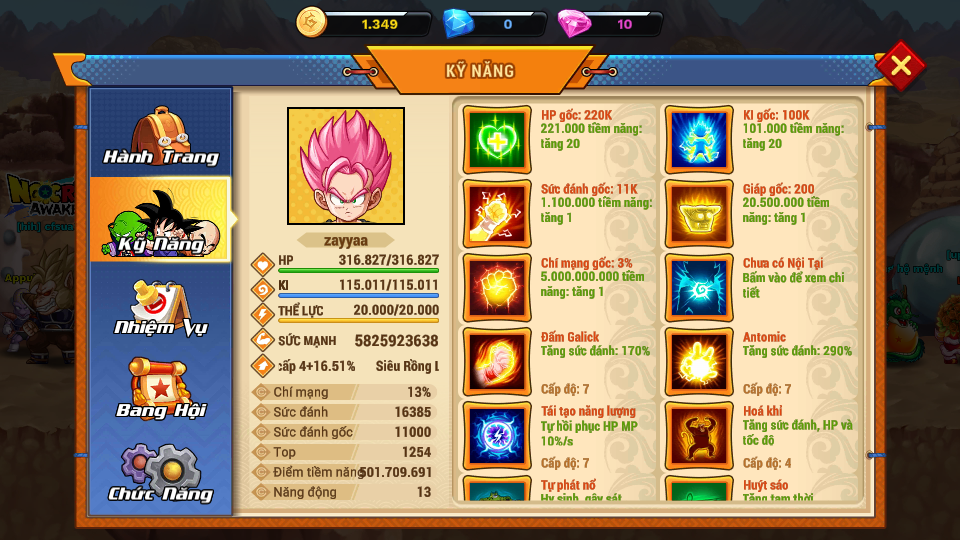Image resolution: width=960 pixels, height=540 pixels.
Task: Open the Tái tạo năng lượng skill
Action: (x=497, y=435)
